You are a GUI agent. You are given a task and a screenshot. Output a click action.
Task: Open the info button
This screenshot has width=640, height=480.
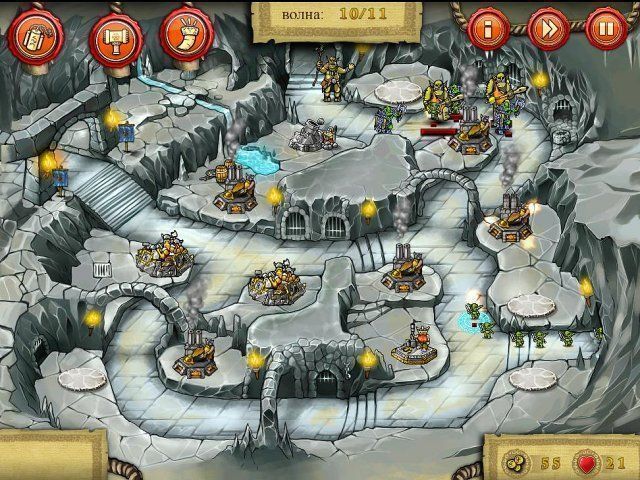pos(488,27)
